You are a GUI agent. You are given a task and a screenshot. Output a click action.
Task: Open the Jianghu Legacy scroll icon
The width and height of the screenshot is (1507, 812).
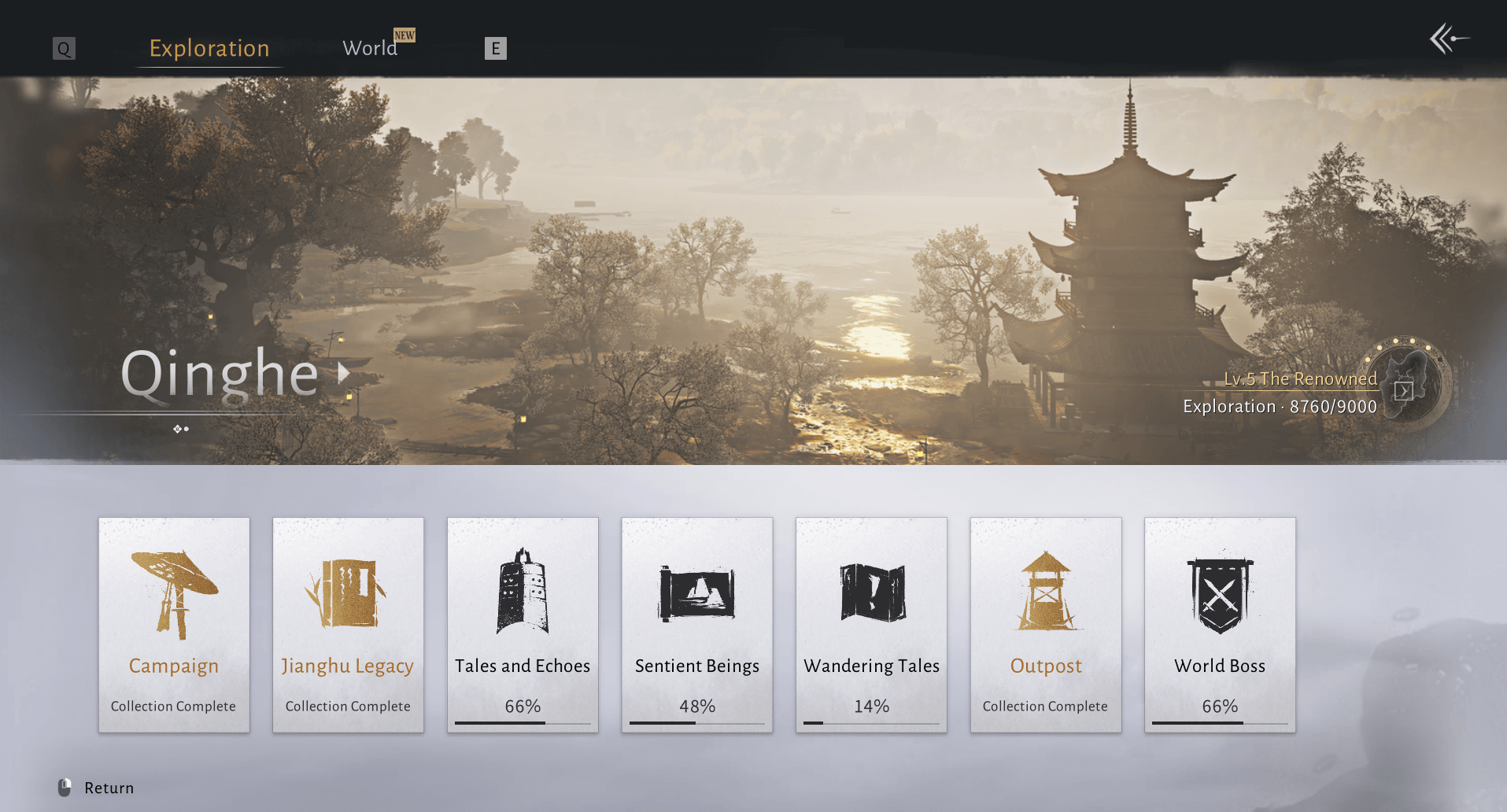[348, 594]
